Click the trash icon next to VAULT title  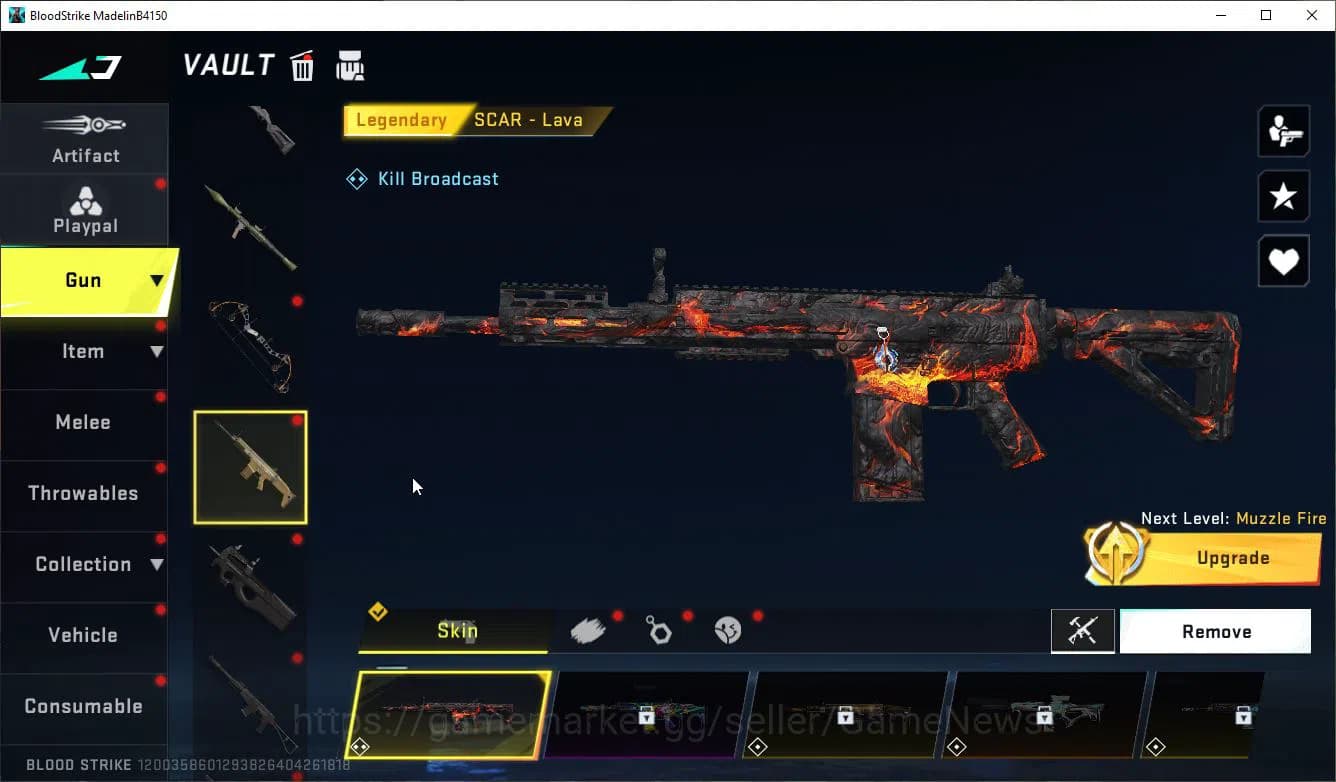(302, 64)
